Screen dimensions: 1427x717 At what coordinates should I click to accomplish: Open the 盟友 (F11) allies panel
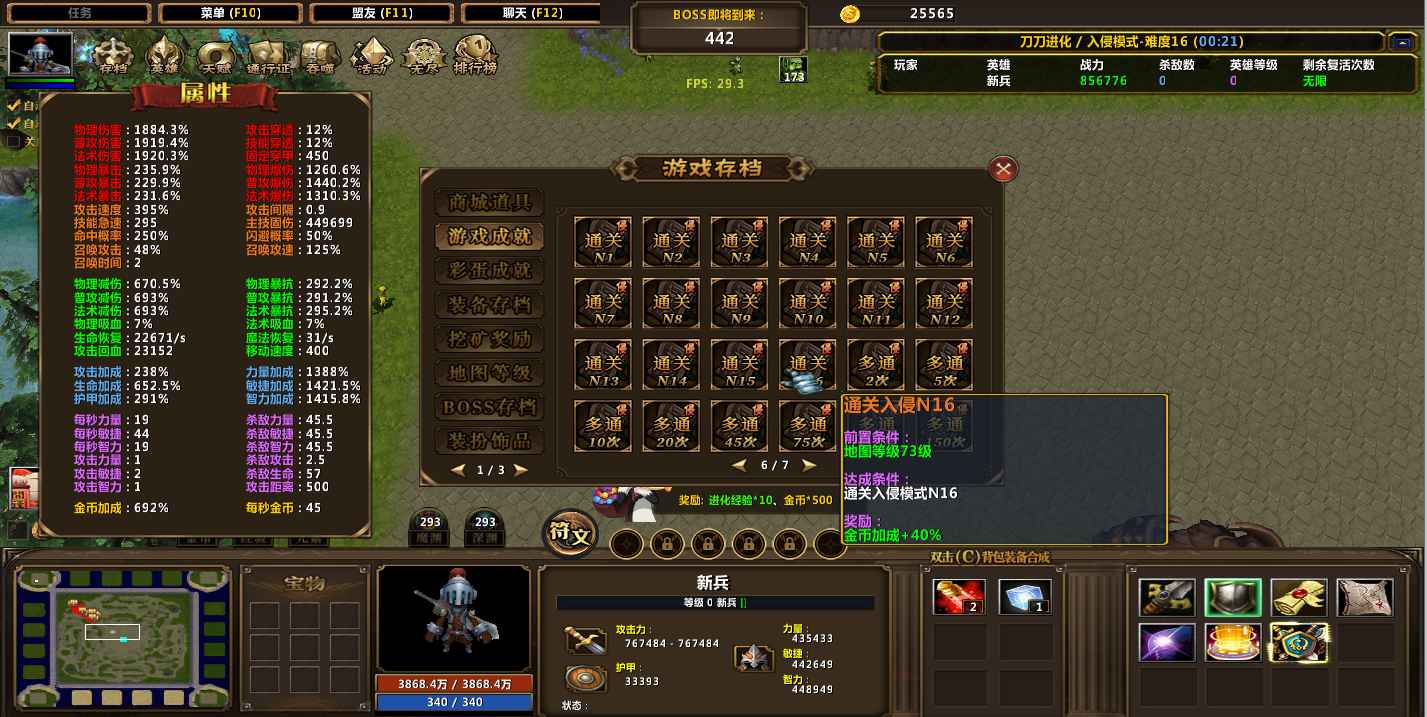[381, 13]
